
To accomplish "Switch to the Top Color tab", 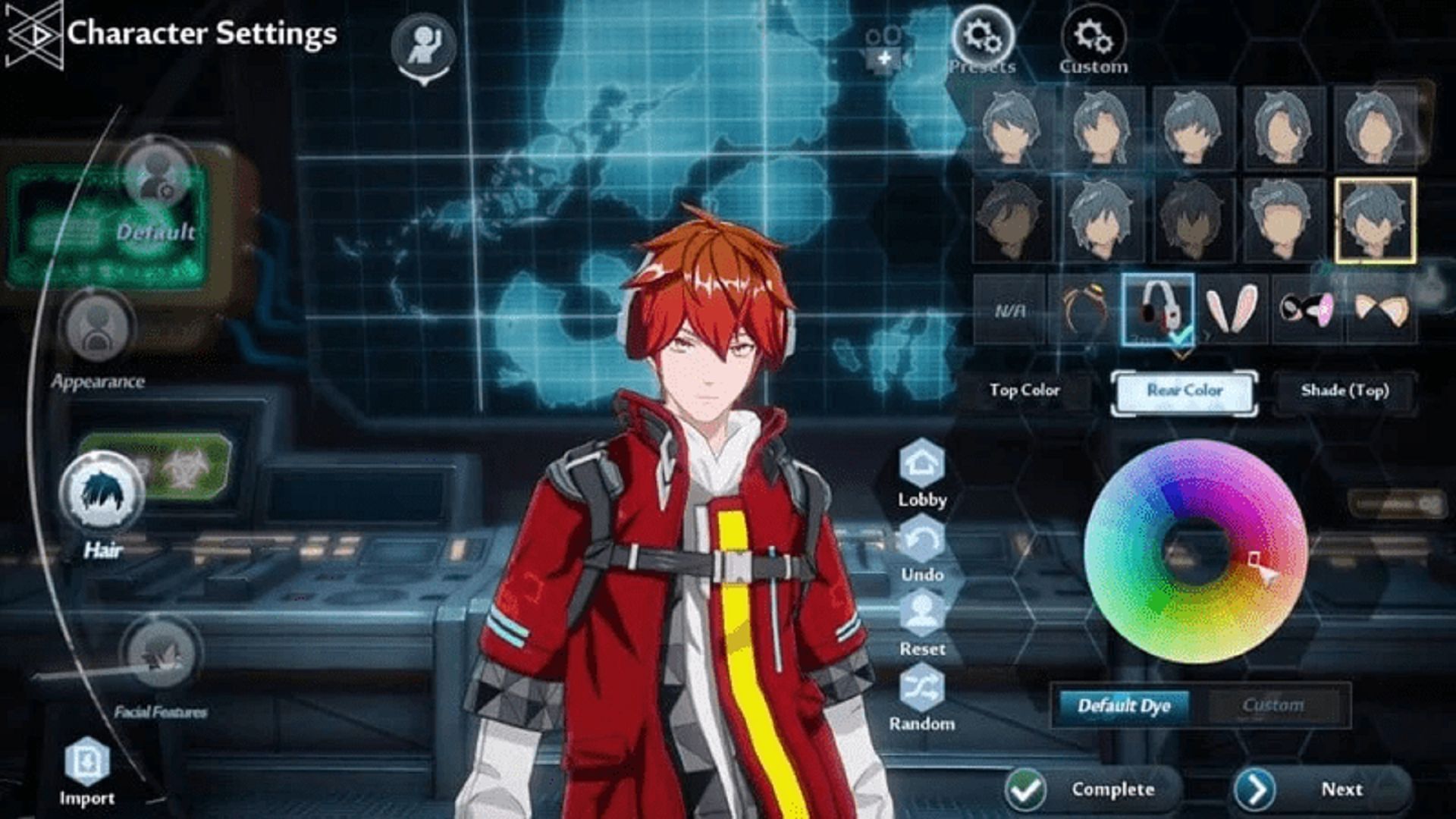I will point(1024,391).
